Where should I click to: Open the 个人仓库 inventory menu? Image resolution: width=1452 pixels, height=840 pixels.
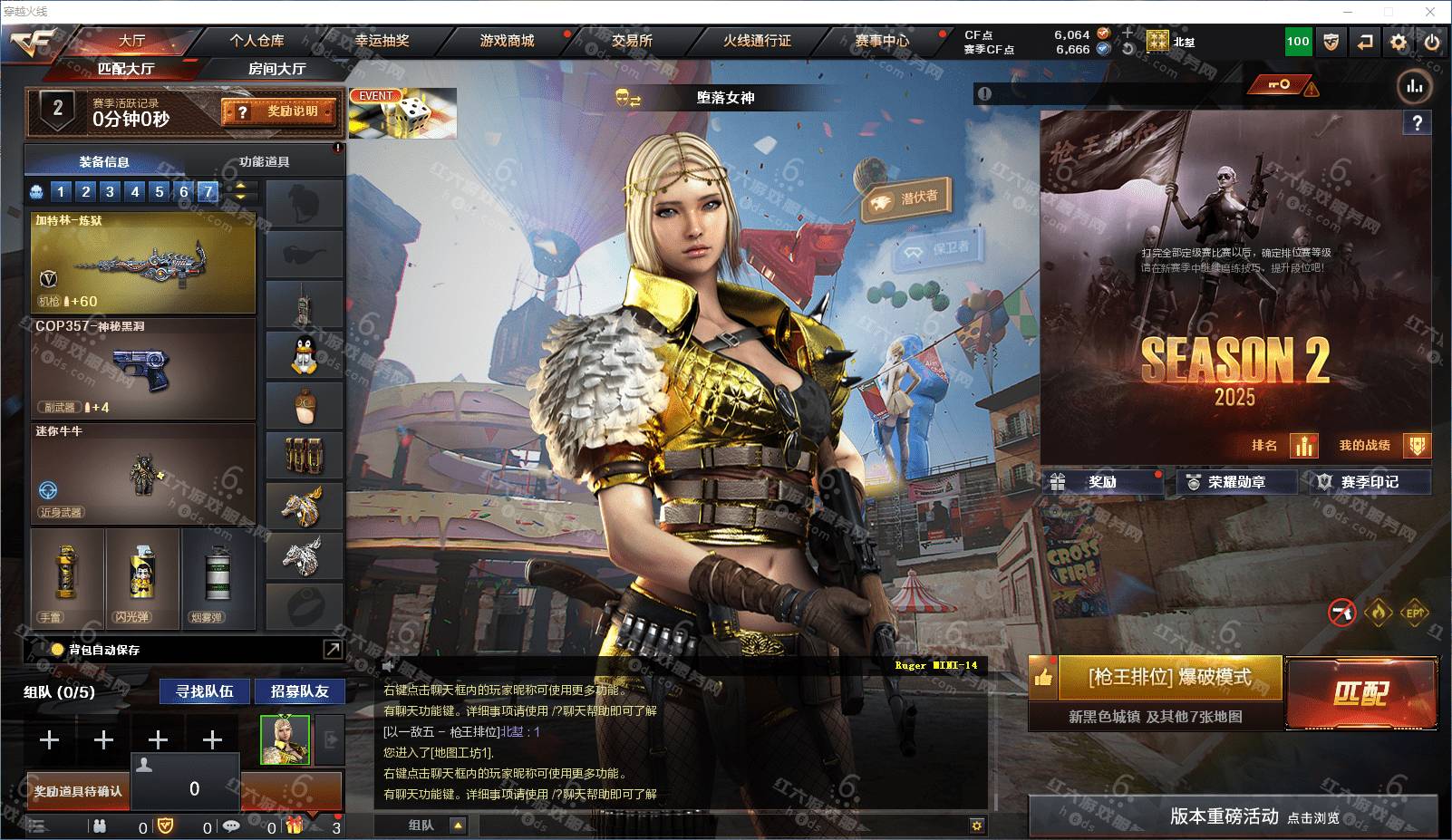[257, 41]
